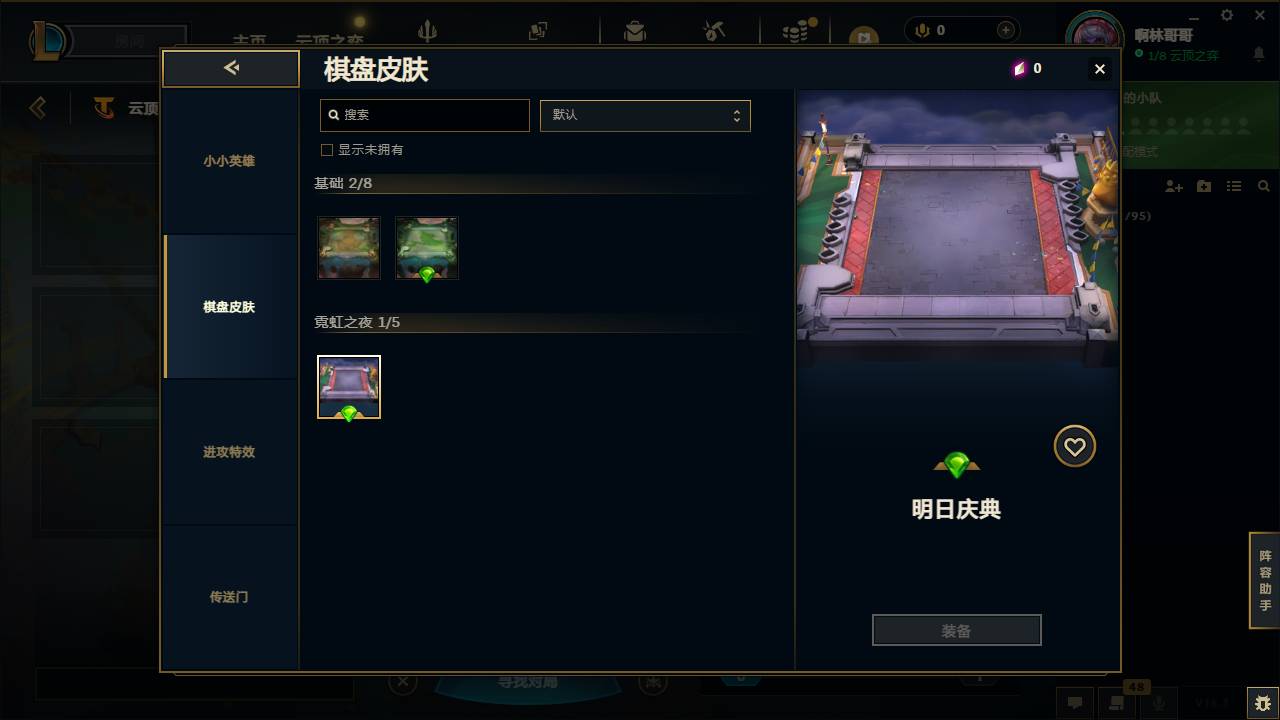Image resolution: width=1280 pixels, height=720 pixels.
Task: Click the coins store currency icon
Action: click(793, 30)
